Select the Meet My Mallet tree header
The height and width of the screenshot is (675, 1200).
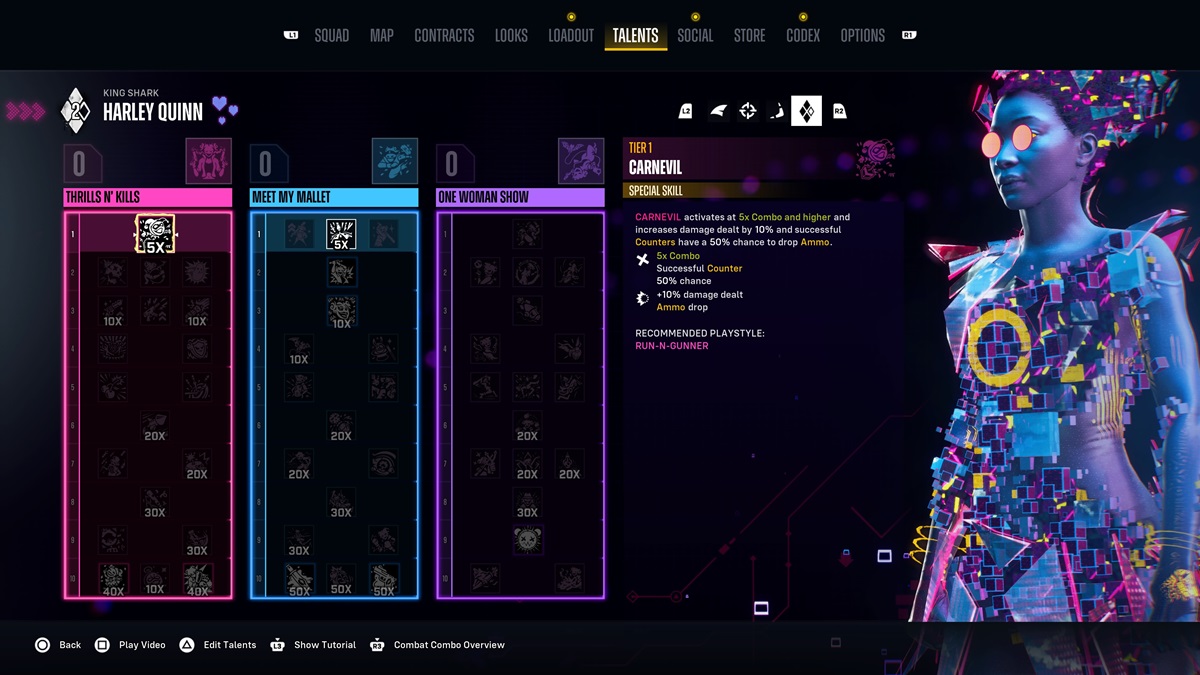click(334, 197)
